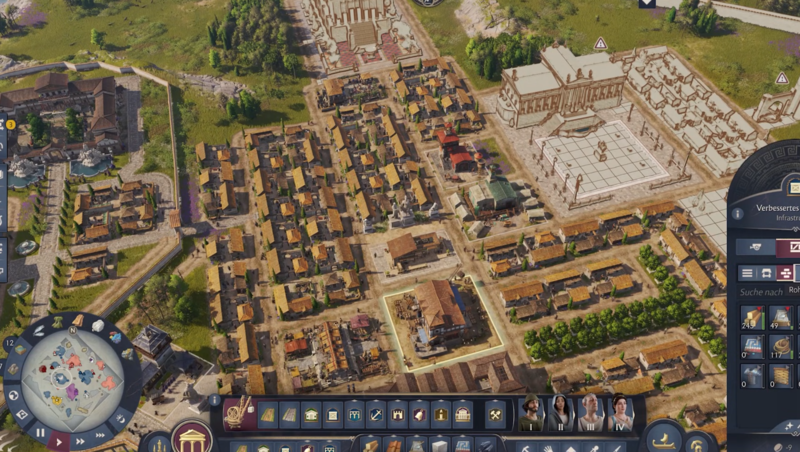Select the tier II citizen portrait

[561, 413]
